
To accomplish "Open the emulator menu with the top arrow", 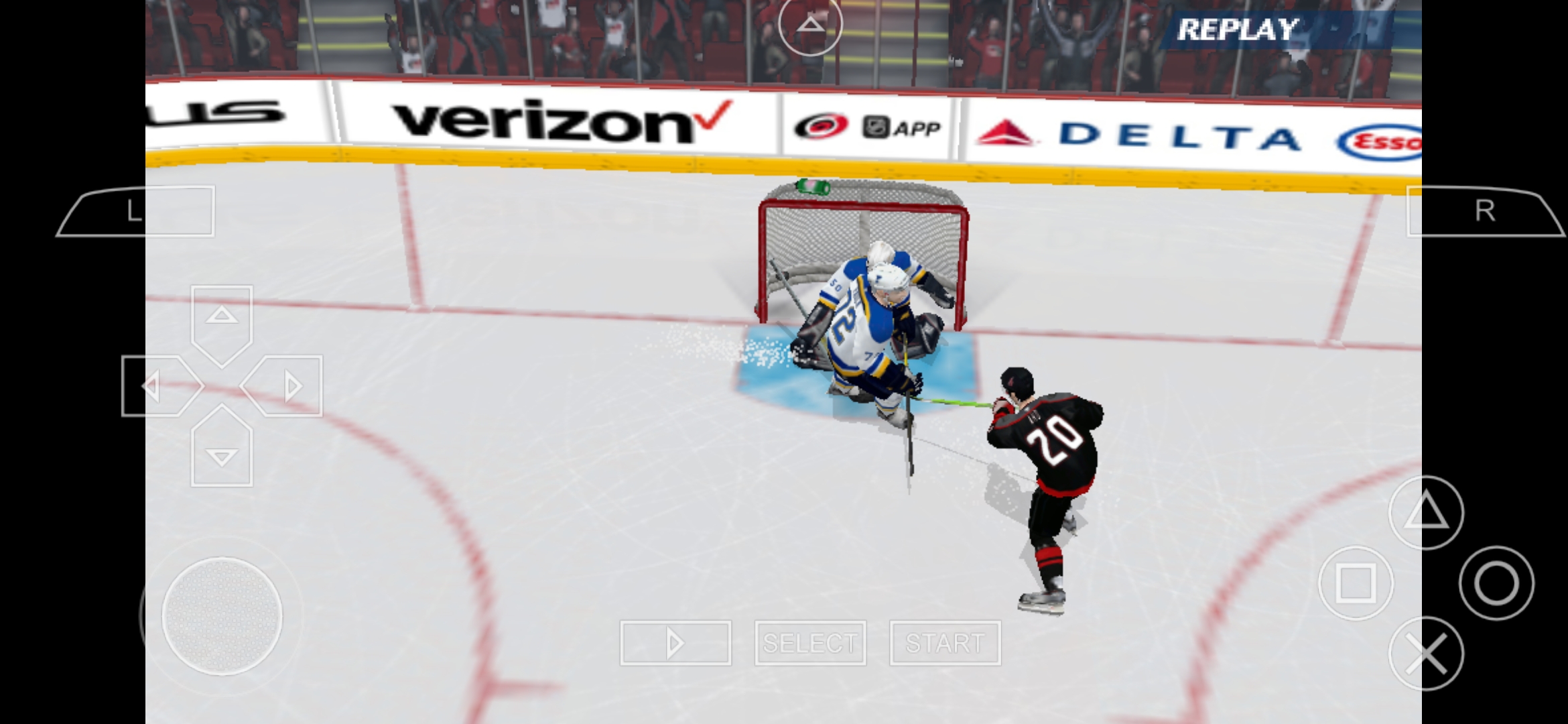I will click(810, 25).
